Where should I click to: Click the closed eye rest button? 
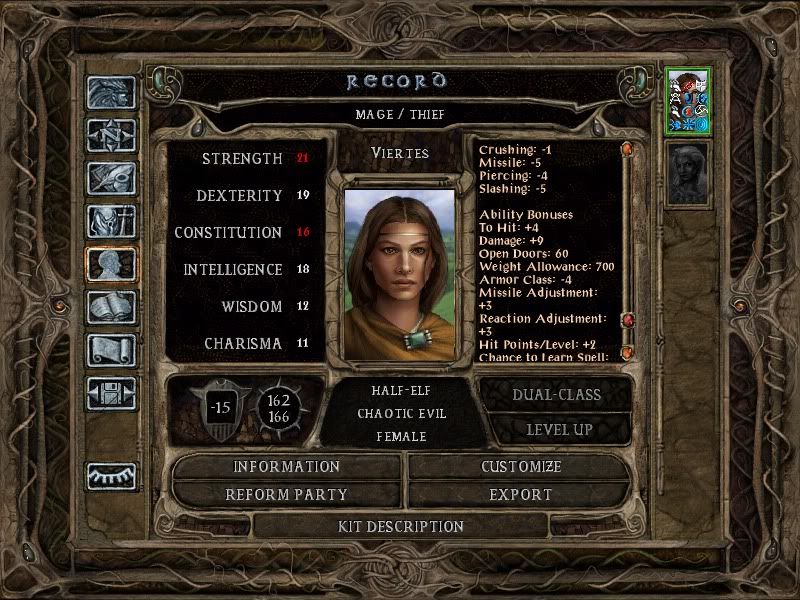[111, 476]
